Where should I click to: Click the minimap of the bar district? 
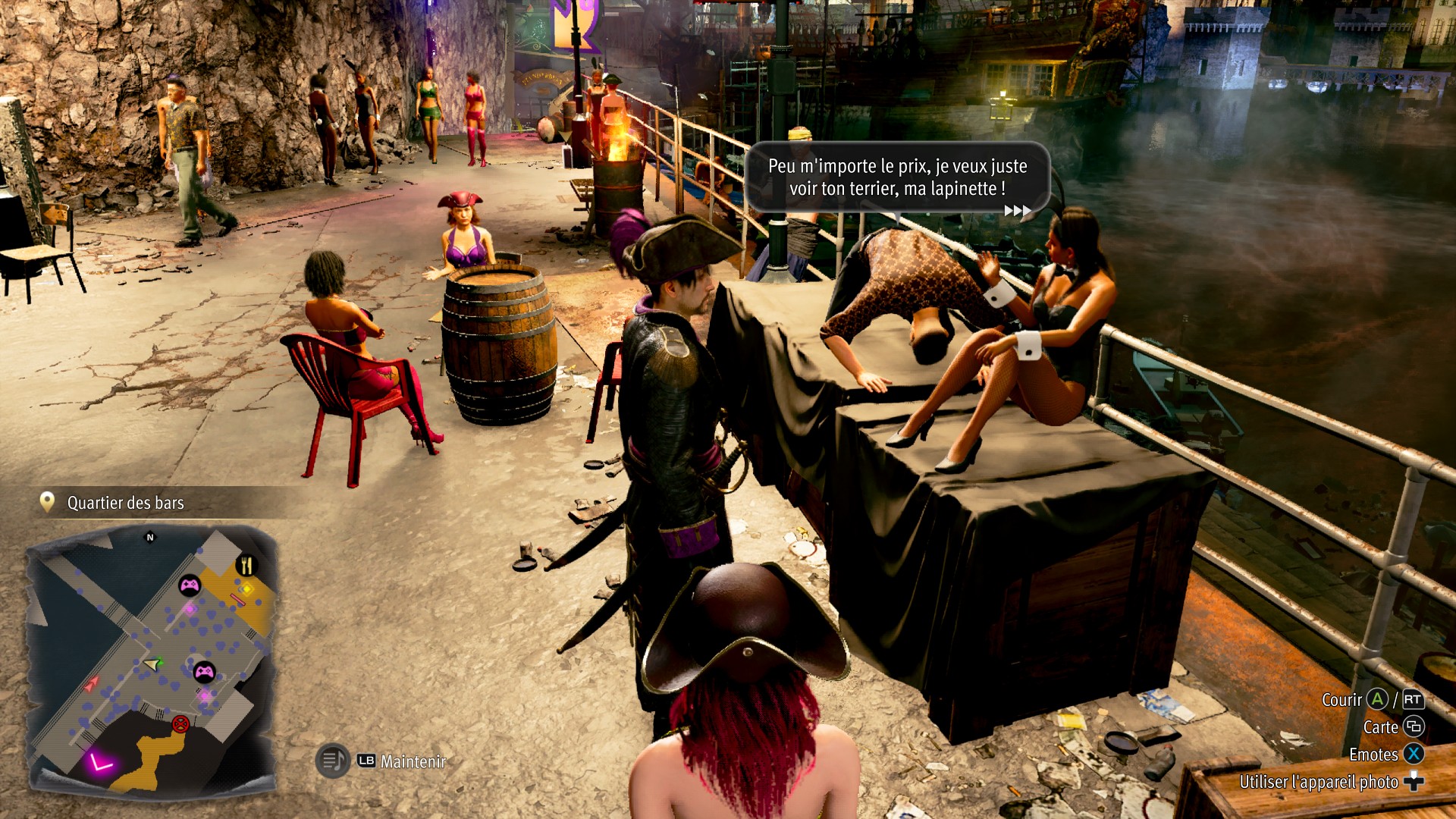pos(150,658)
